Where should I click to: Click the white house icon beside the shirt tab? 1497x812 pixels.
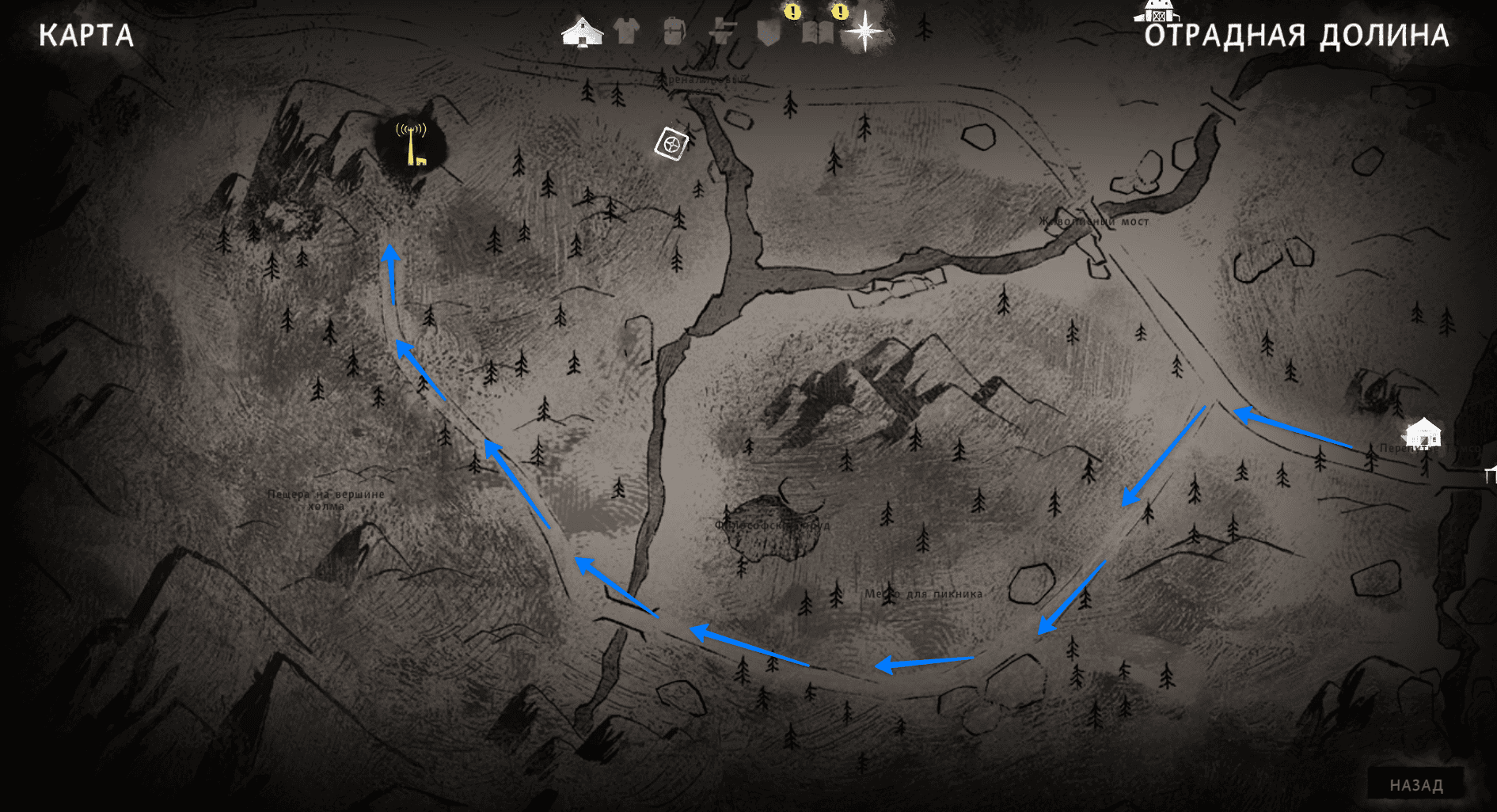[x=582, y=32]
